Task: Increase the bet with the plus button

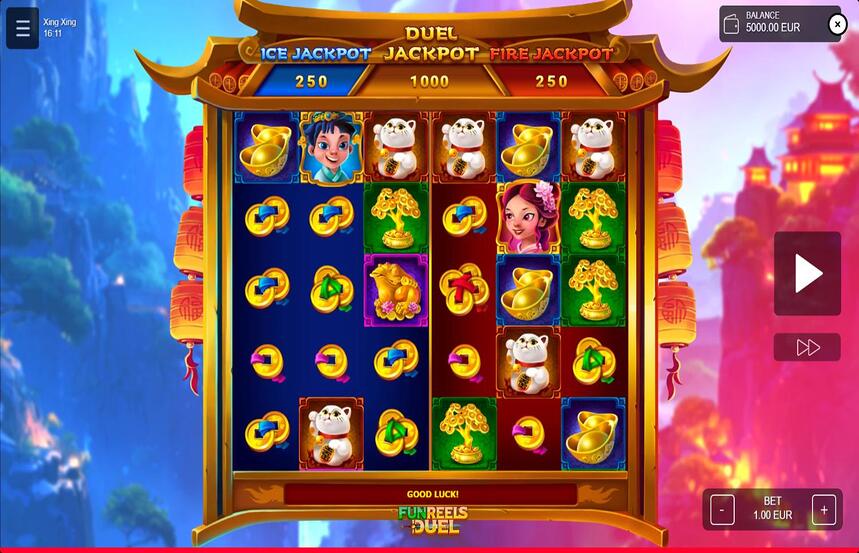Action: click(x=824, y=510)
